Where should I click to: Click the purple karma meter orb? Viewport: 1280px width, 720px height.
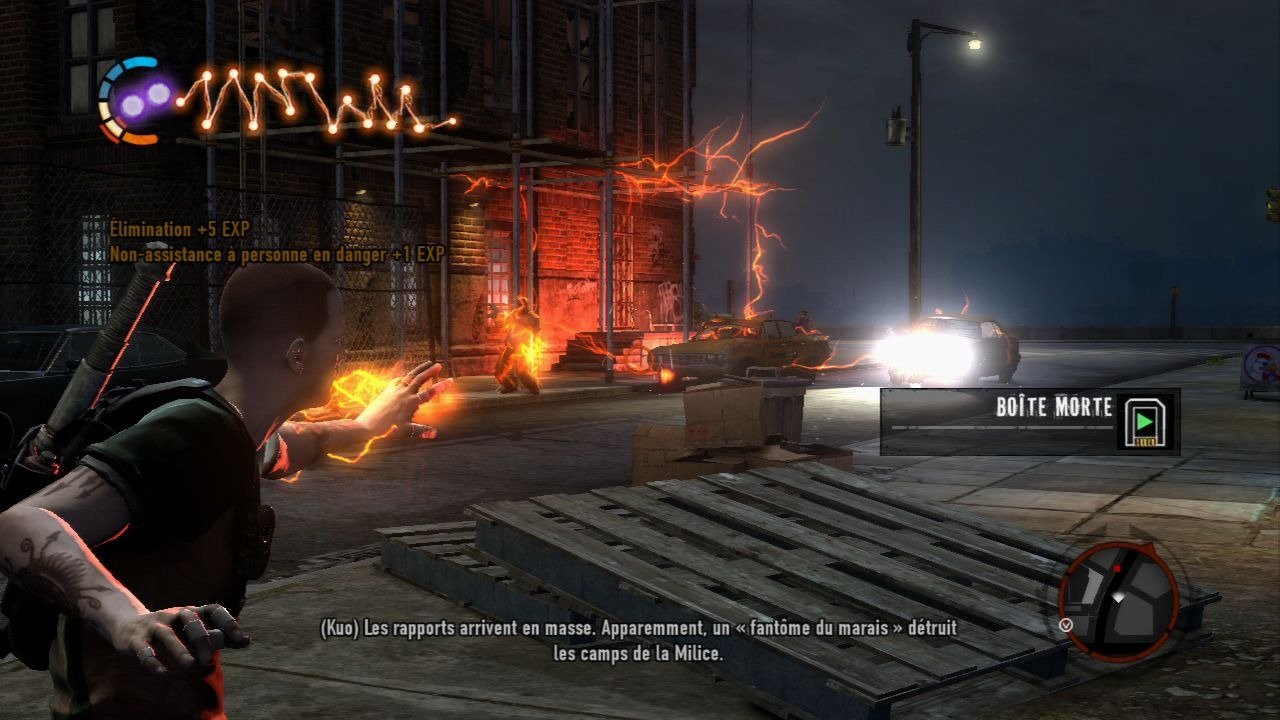coord(145,99)
